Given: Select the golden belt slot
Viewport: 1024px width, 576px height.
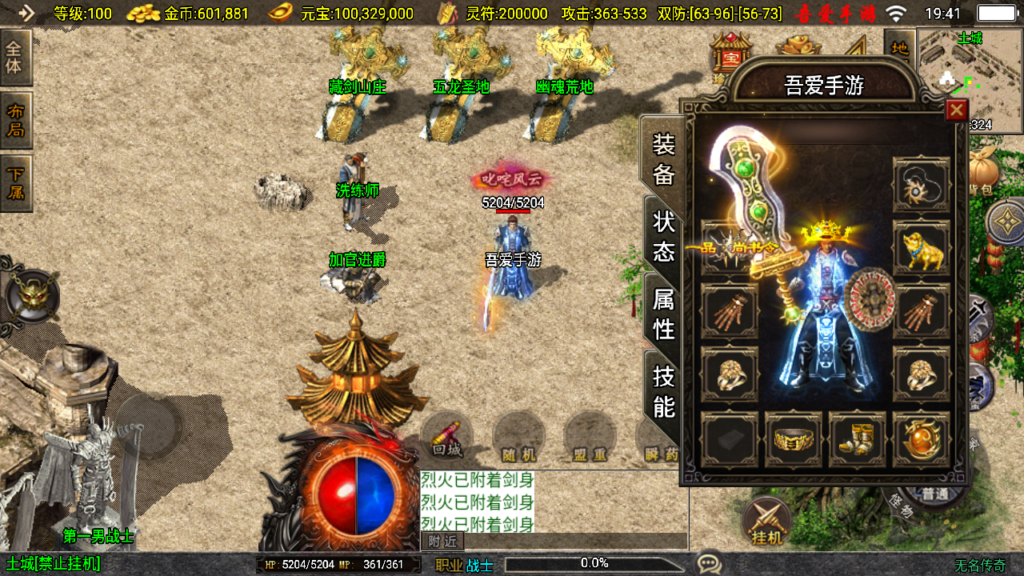Looking at the screenshot, I should pos(793,439).
